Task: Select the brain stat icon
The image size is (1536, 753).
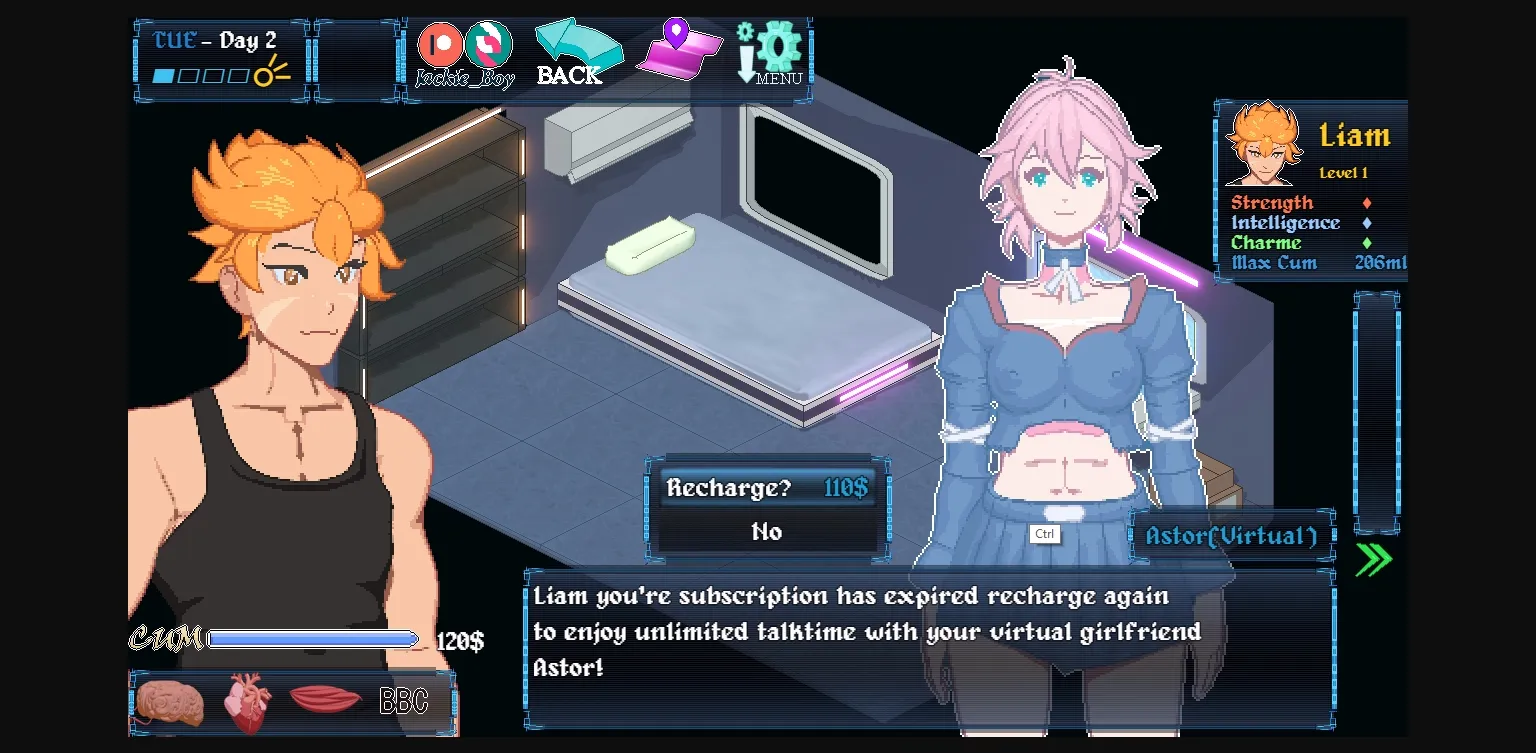Action: (x=170, y=700)
